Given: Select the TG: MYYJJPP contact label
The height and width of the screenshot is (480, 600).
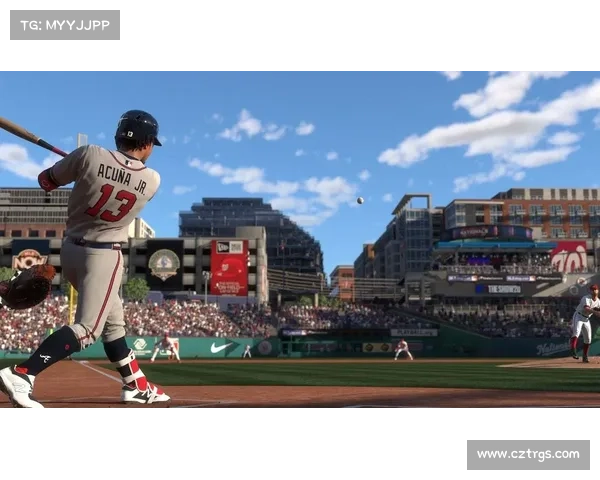Looking at the screenshot, I should pos(64,24).
